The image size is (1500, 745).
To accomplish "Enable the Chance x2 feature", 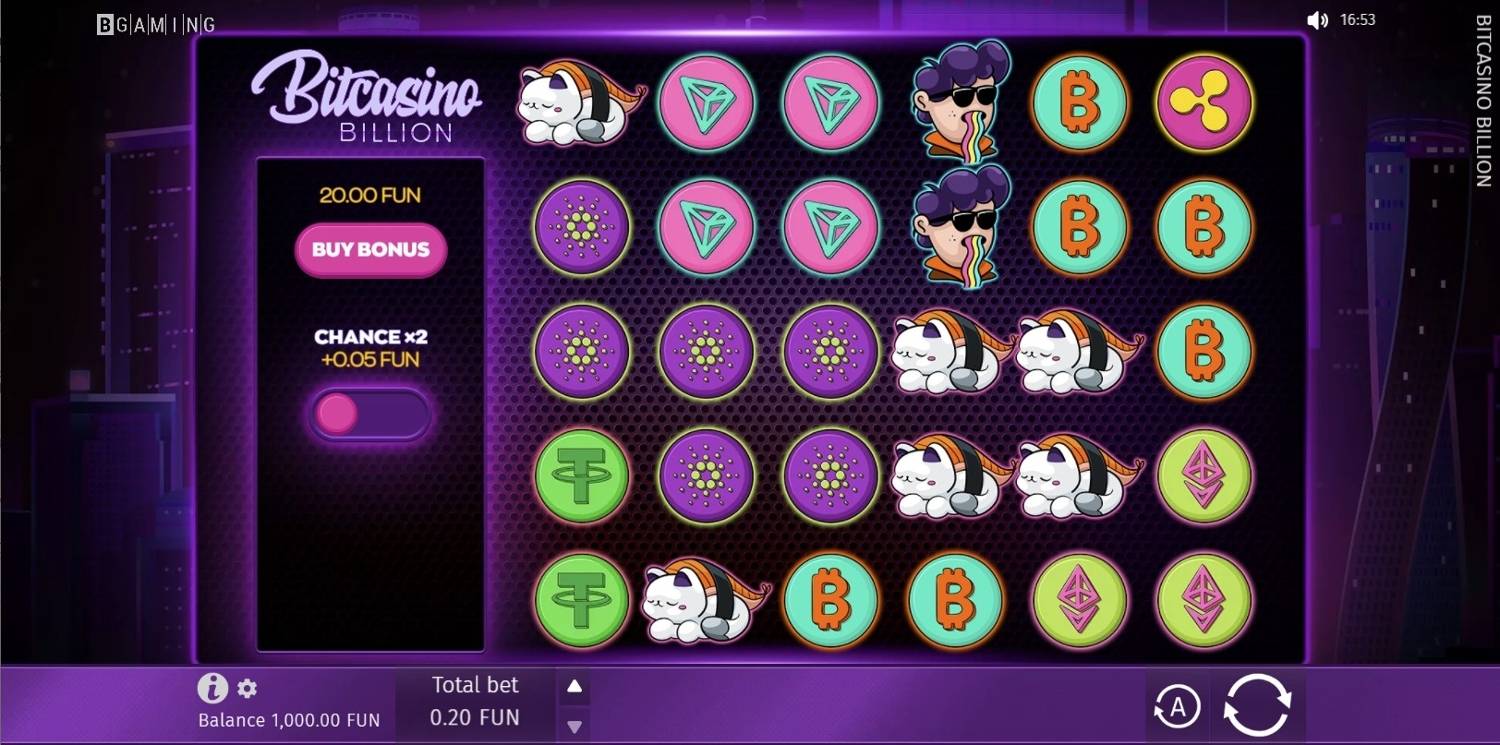I will (370, 413).
